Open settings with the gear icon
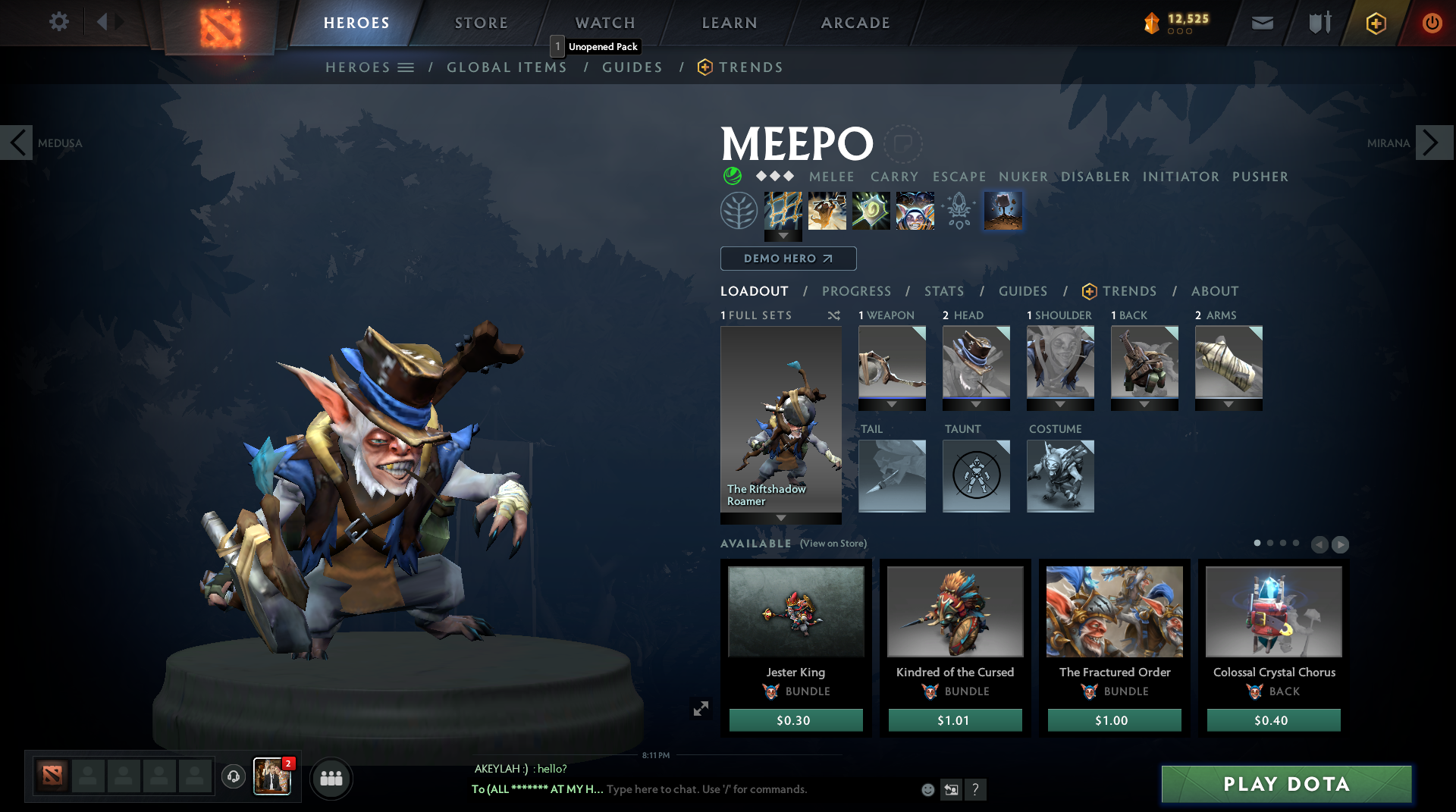The image size is (1456, 812). click(59, 22)
